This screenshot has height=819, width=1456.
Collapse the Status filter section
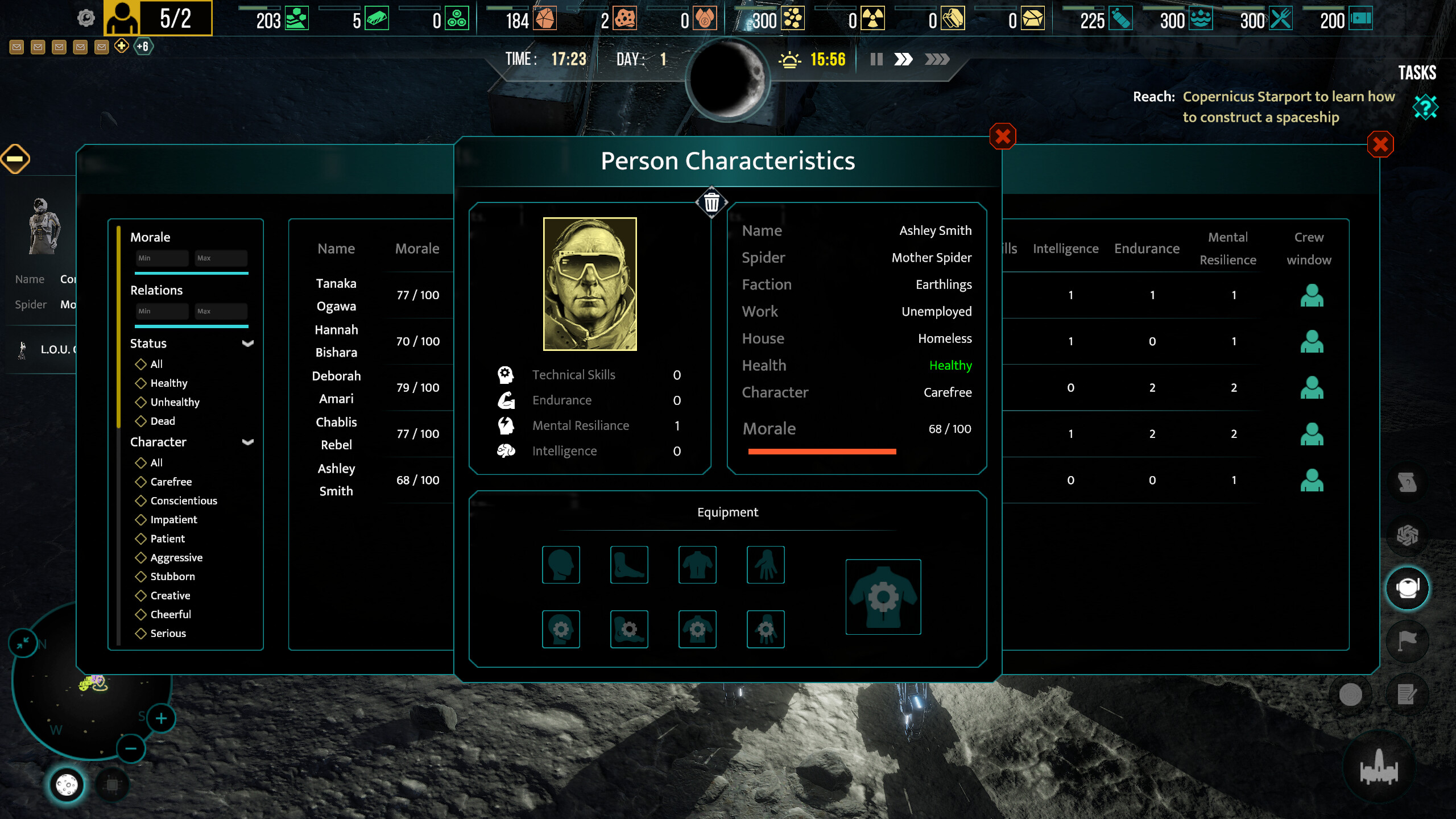(x=248, y=344)
